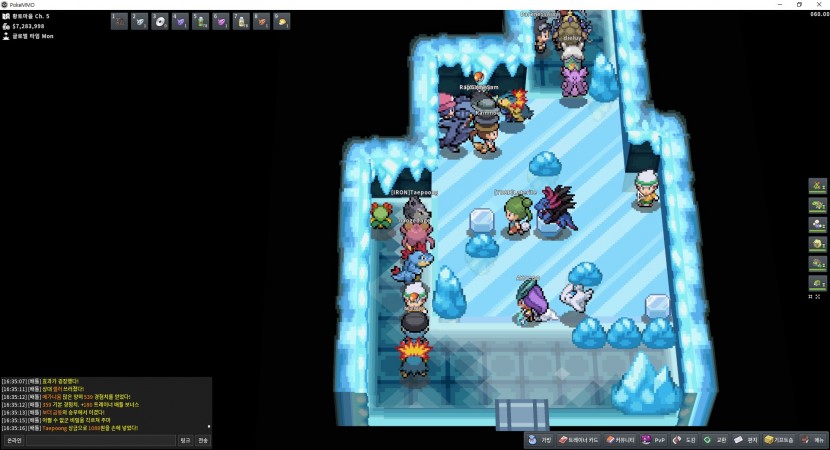Use the yellow item in hotbar slot 9
This screenshot has height=450, width=830.
pos(282,21)
